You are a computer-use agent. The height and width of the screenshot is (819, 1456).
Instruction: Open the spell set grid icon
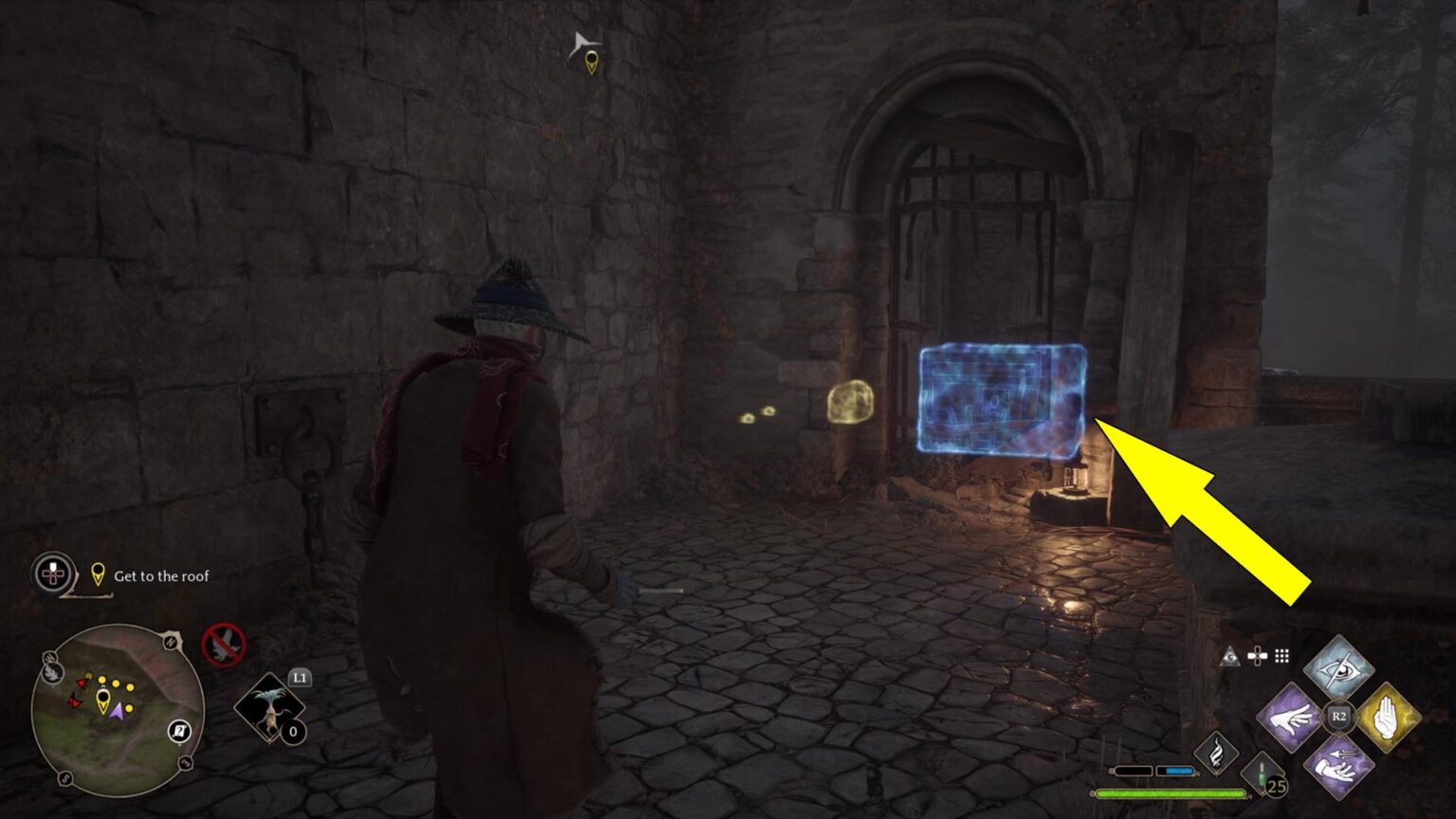coord(1280,654)
